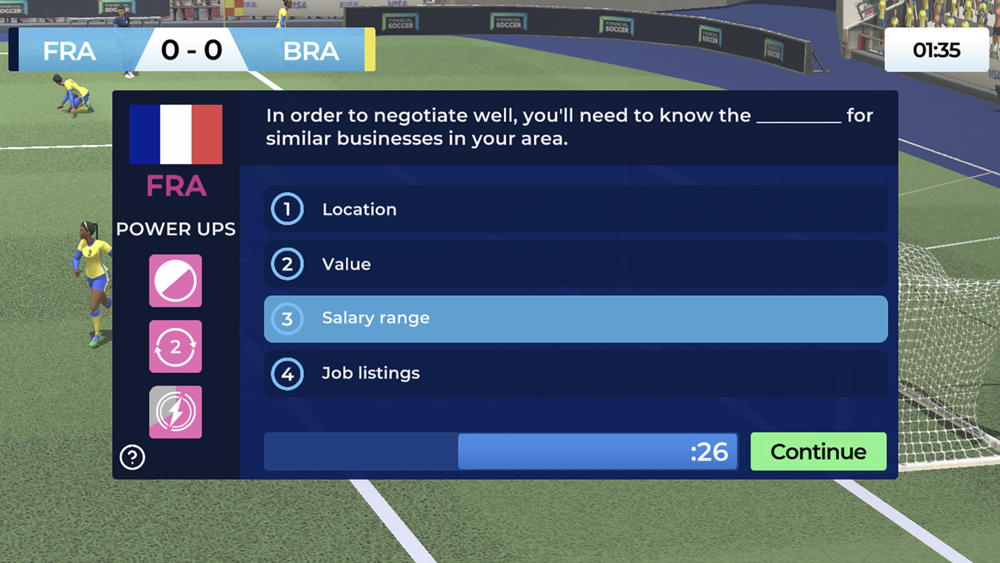Pick "Salary range" as the answer
The image size is (1000, 563).
[x=575, y=319]
